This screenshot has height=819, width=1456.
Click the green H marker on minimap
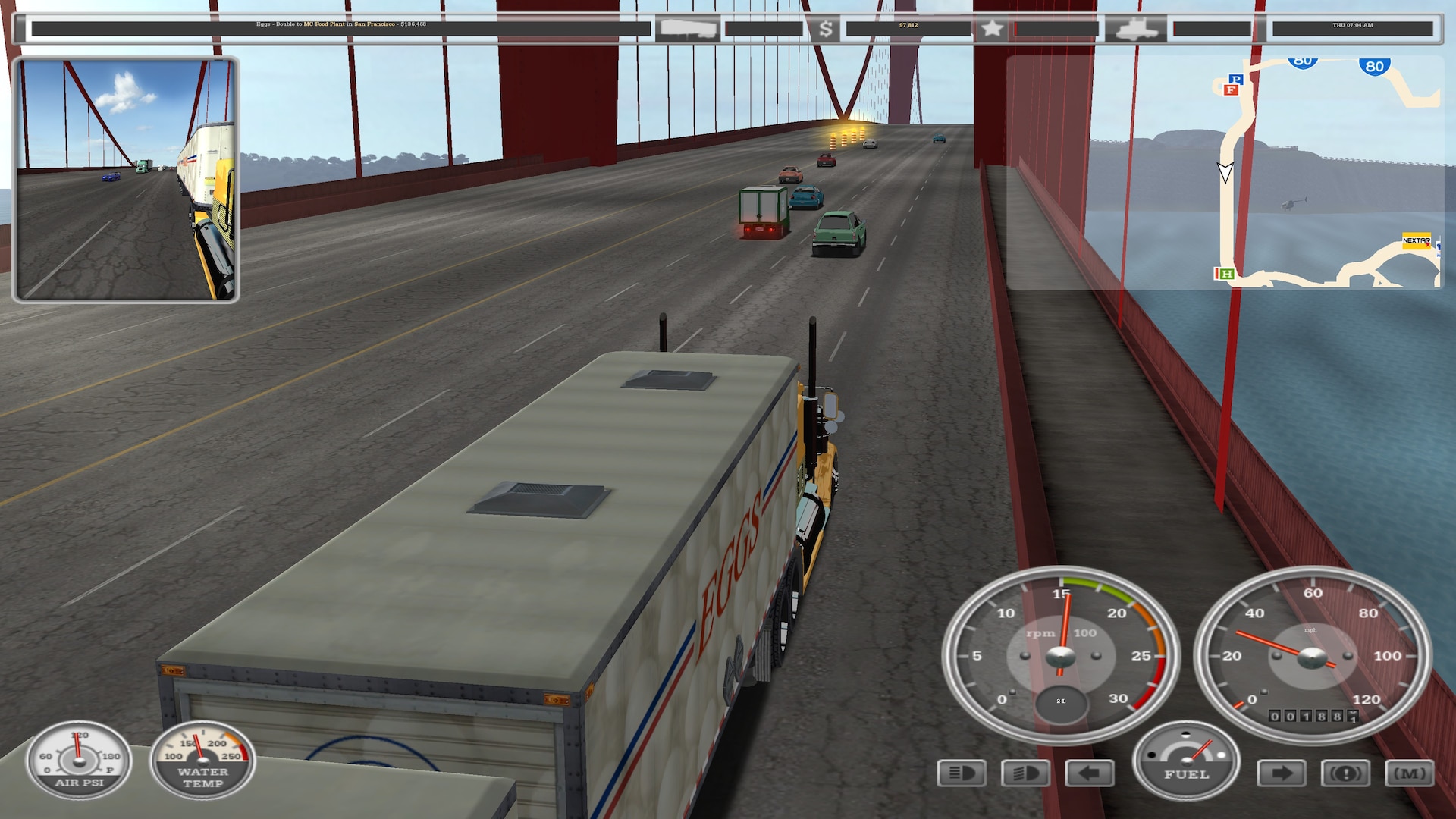point(1225,274)
